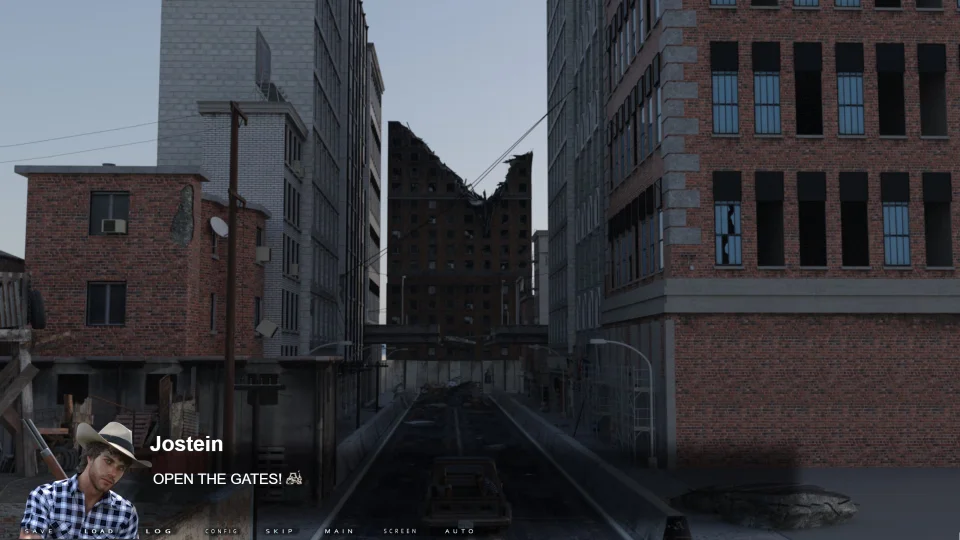Activate Skip mode

pos(280,531)
